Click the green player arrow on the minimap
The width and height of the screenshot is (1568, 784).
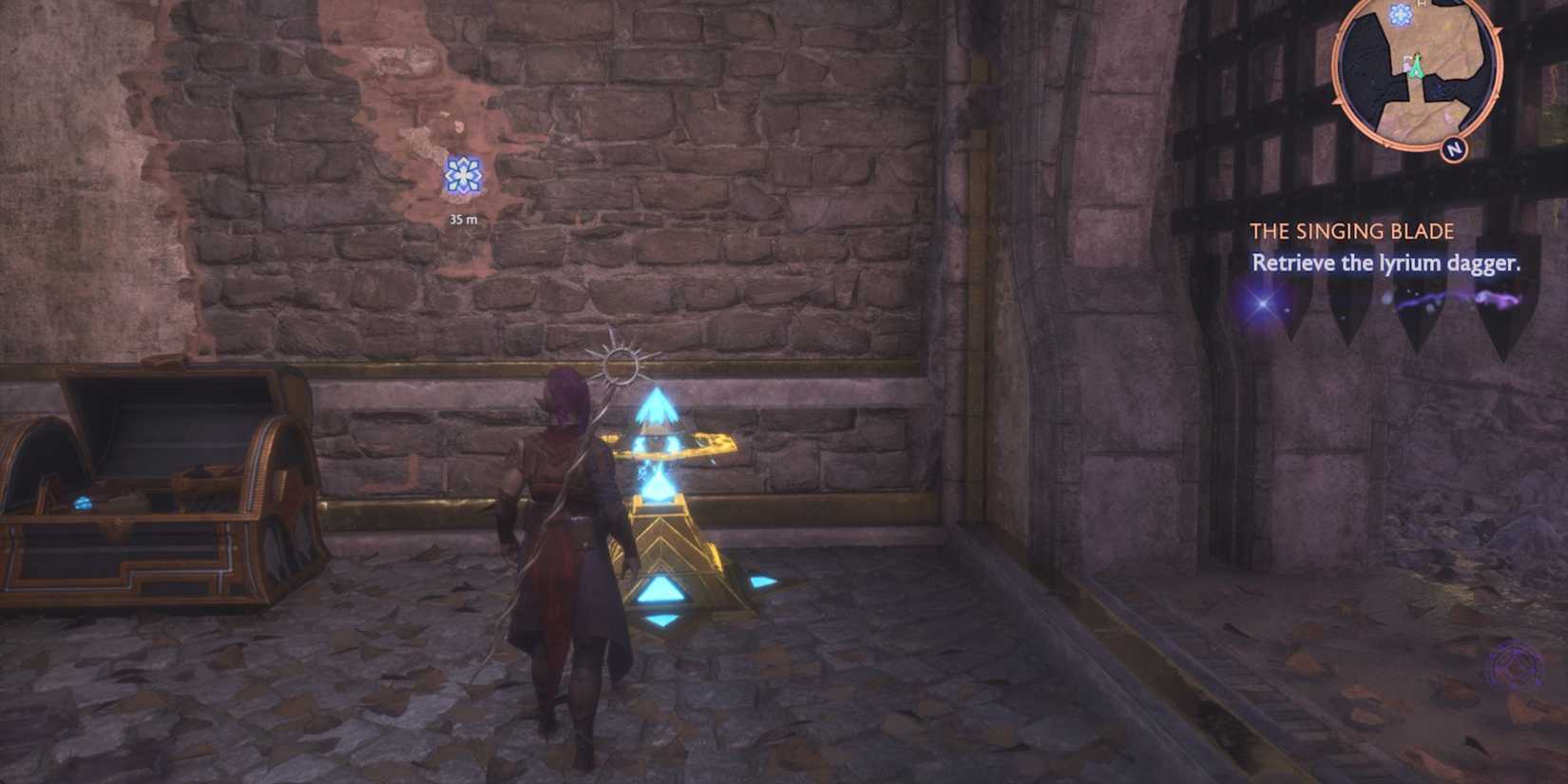click(1417, 67)
